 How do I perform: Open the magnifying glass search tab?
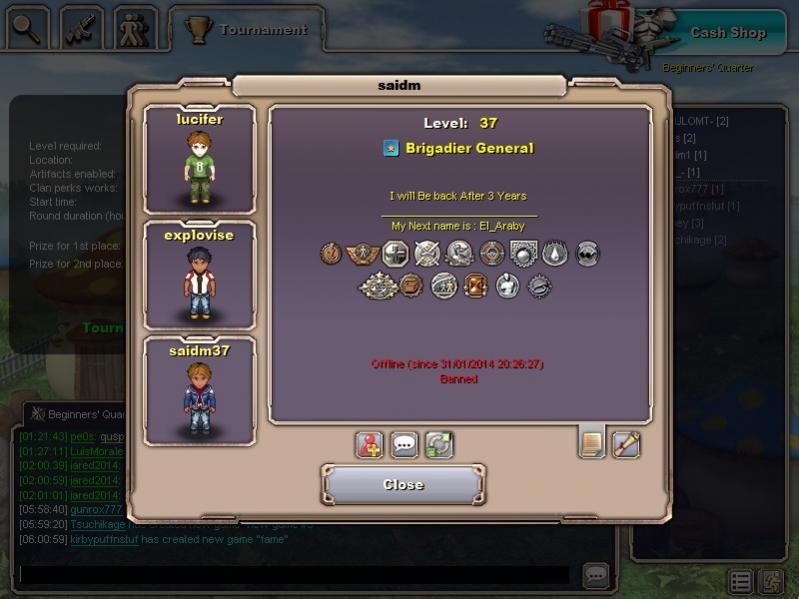click(x=28, y=28)
